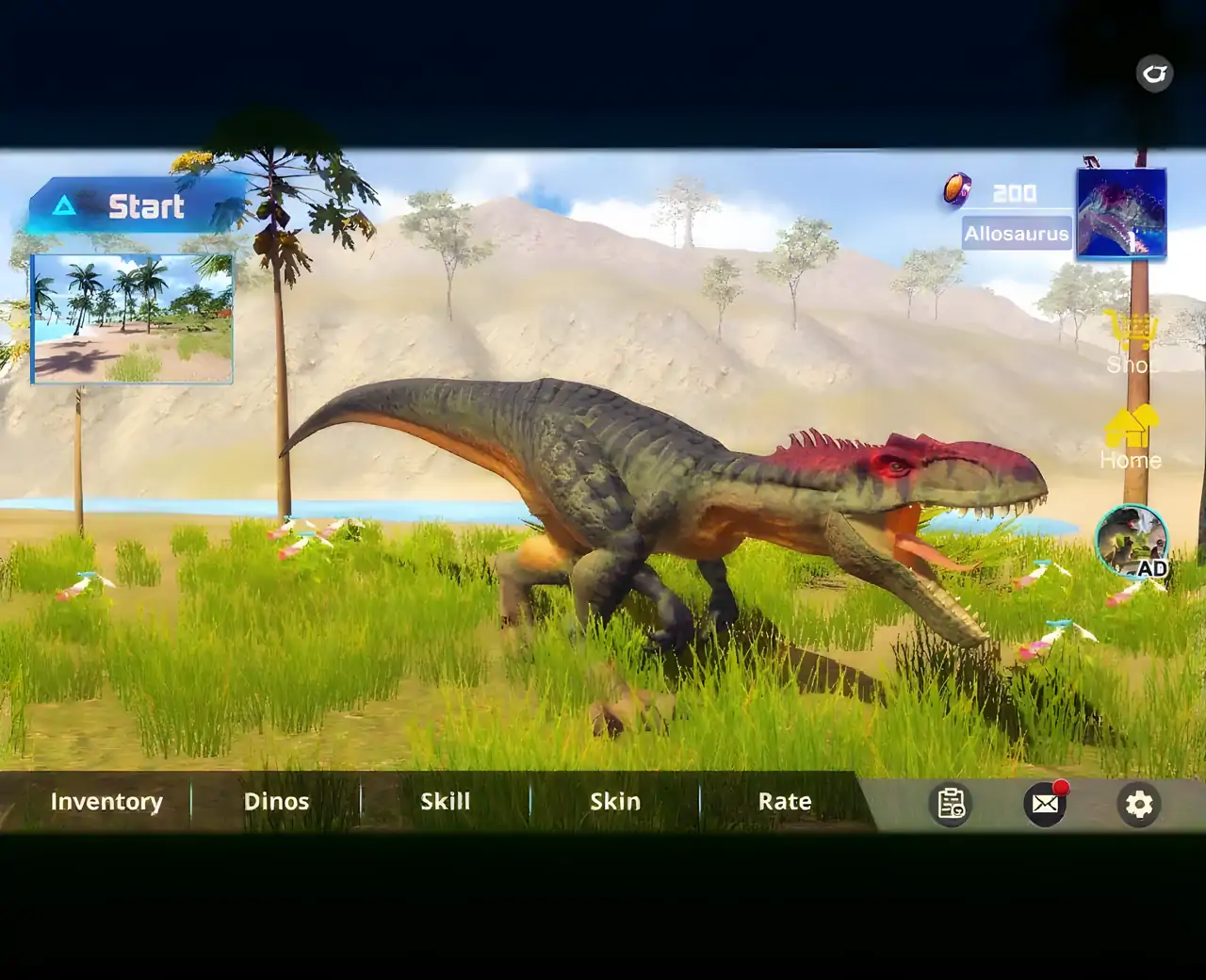Image resolution: width=1206 pixels, height=980 pixels.
Task: Open the Inventory menu
Action: (x=106, y=802)
